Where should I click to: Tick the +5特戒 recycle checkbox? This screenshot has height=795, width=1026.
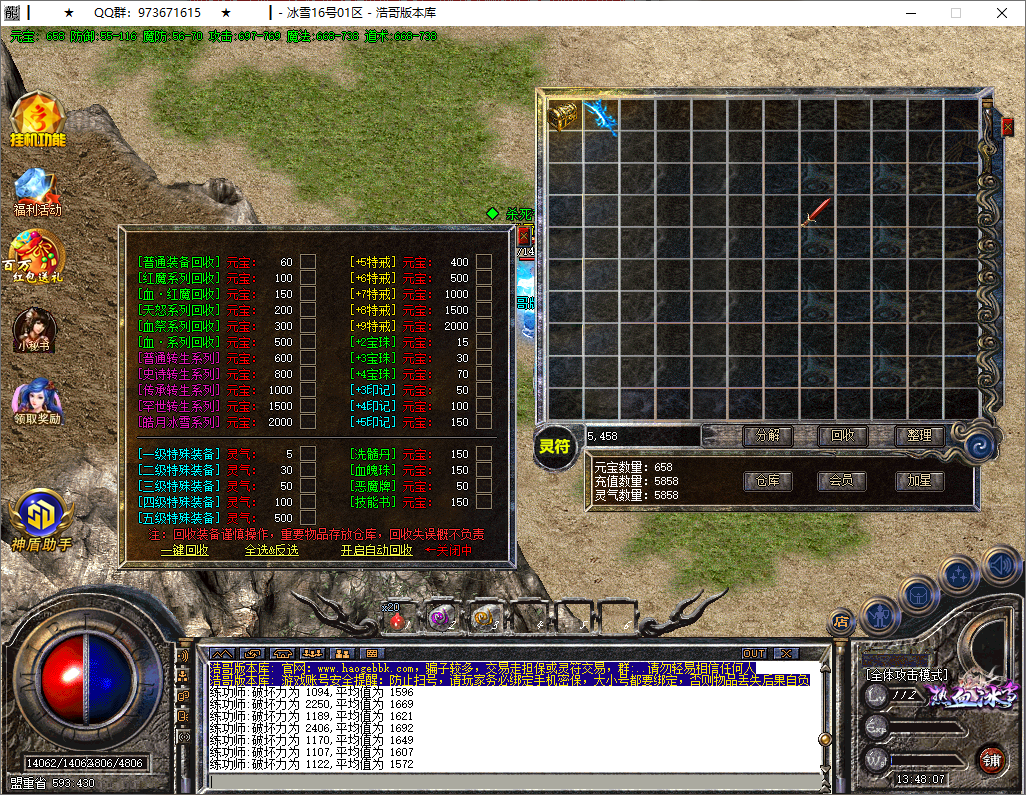click(x=484, y=262)
